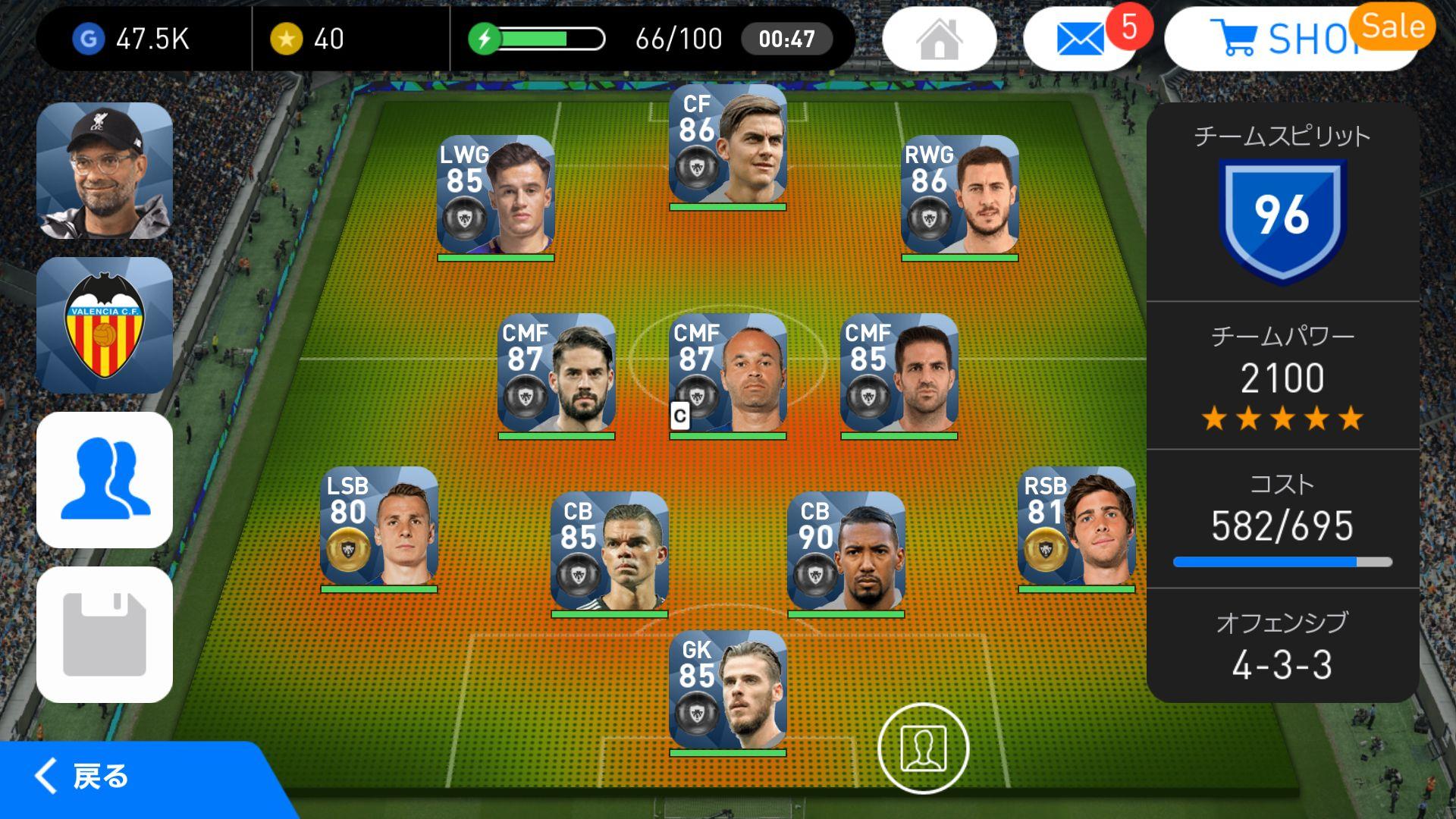Open the squad members list
Screen dimensions: 1456x819
pyautogui.click(x=105, y=480)
